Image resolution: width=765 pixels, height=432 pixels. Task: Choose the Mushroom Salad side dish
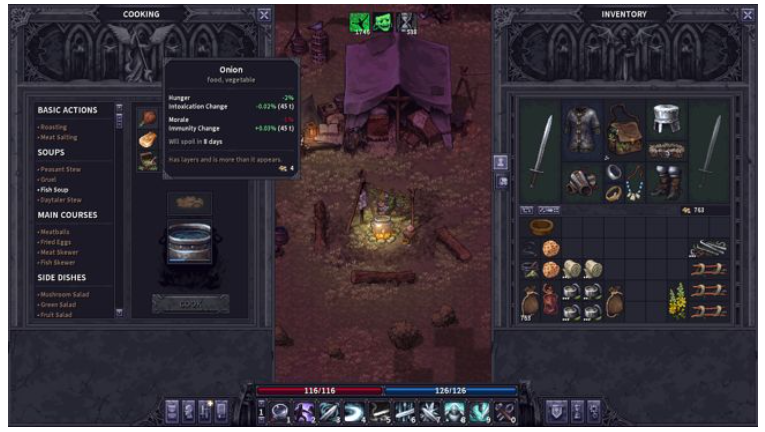click(x=62, y=294)
